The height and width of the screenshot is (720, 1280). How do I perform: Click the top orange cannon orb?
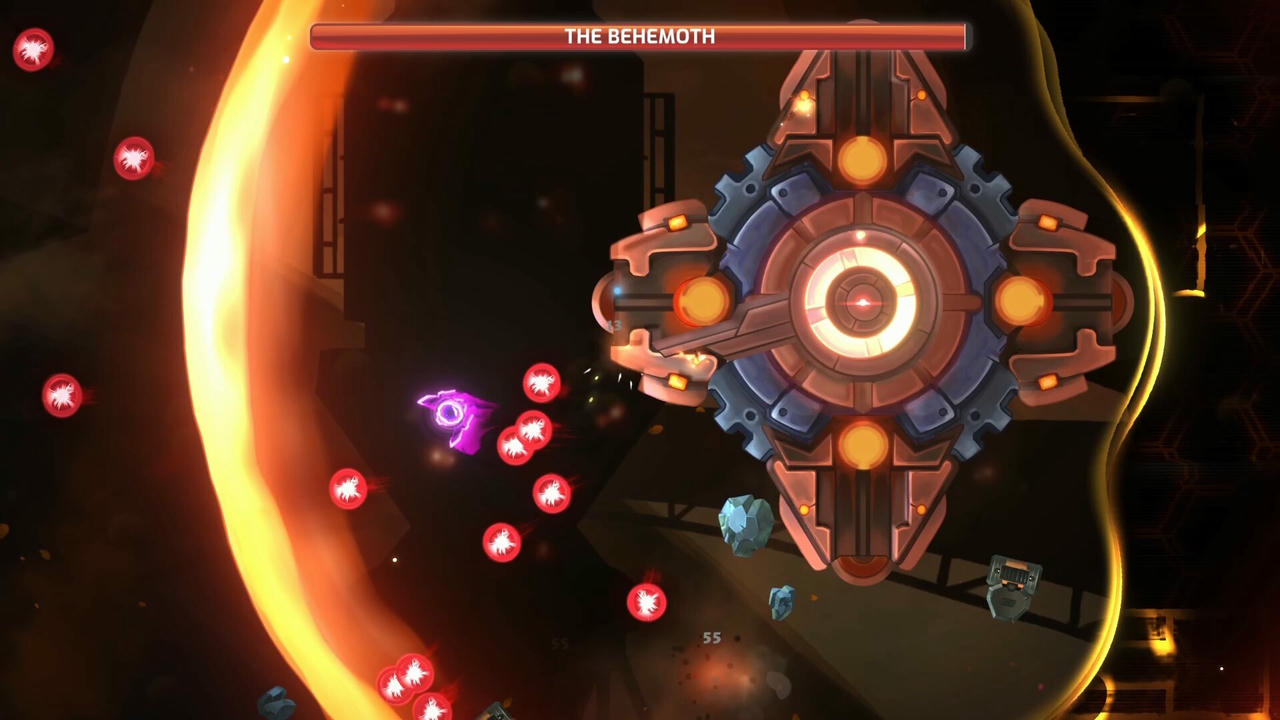861,160
